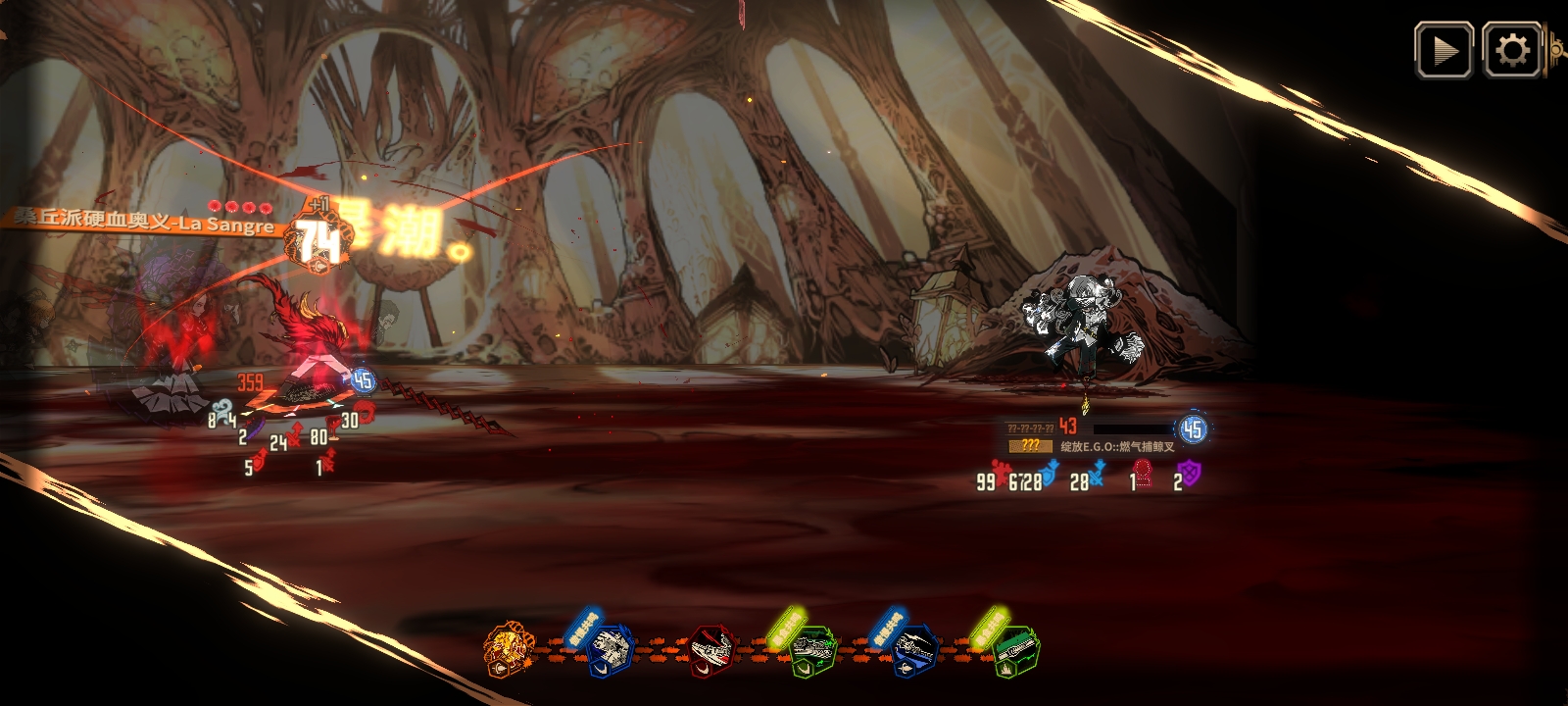Open the gear settings menu
This screenshot has width=1568, height=706.
click(1511, 51)
